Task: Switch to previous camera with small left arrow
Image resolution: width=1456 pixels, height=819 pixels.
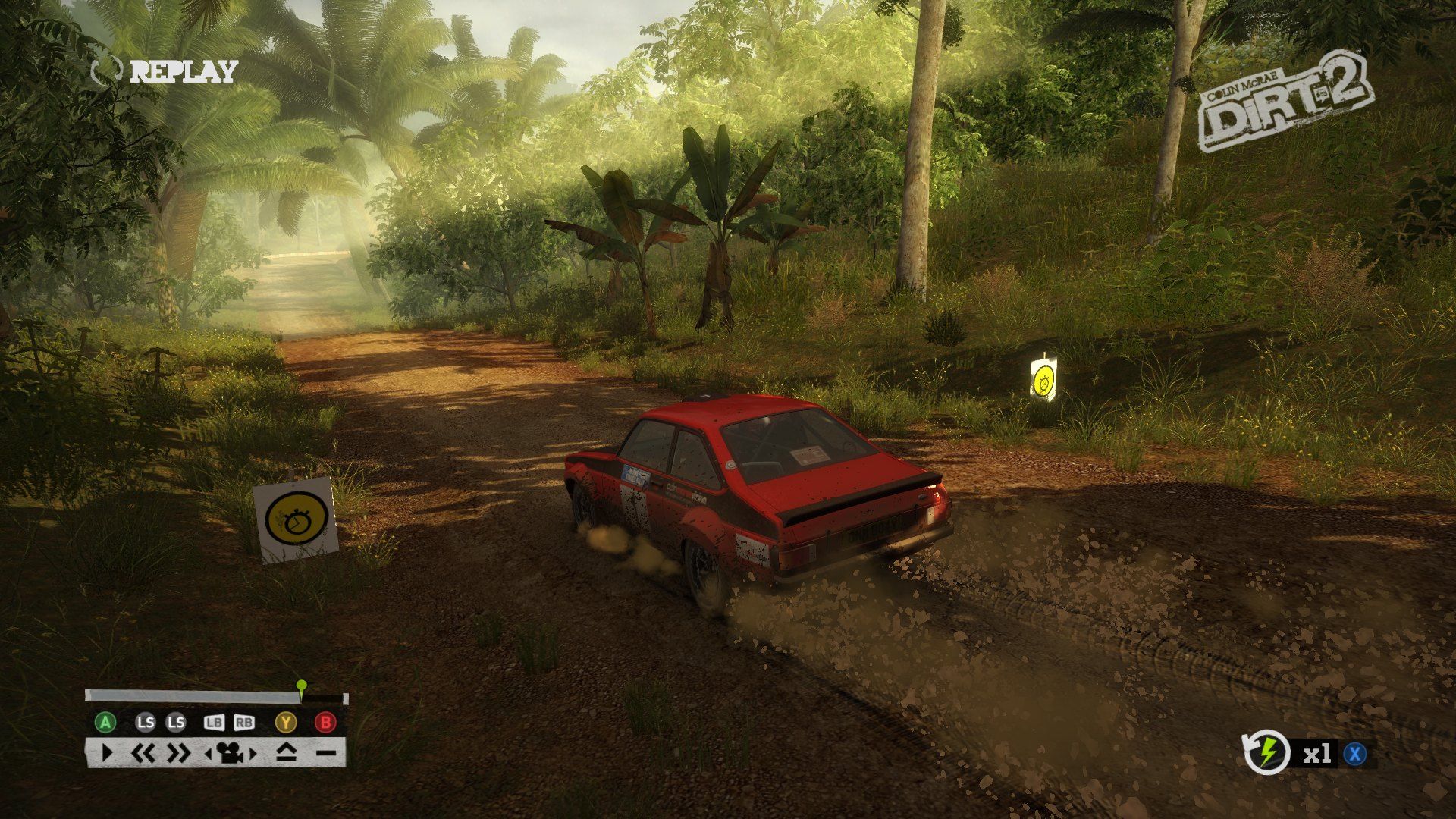Action: click(209, 754)
